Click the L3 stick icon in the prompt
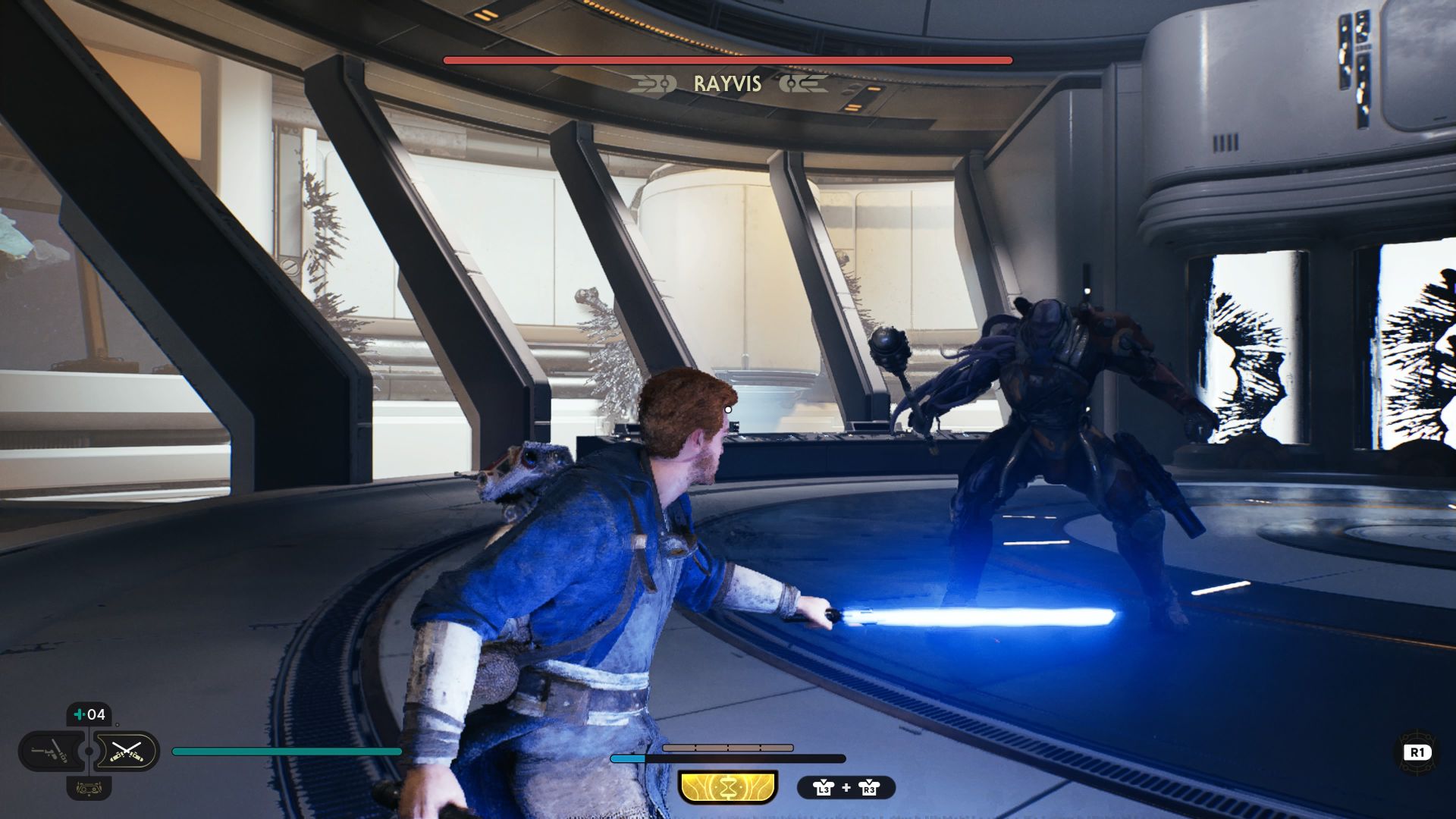 click(x=824, y=789)
